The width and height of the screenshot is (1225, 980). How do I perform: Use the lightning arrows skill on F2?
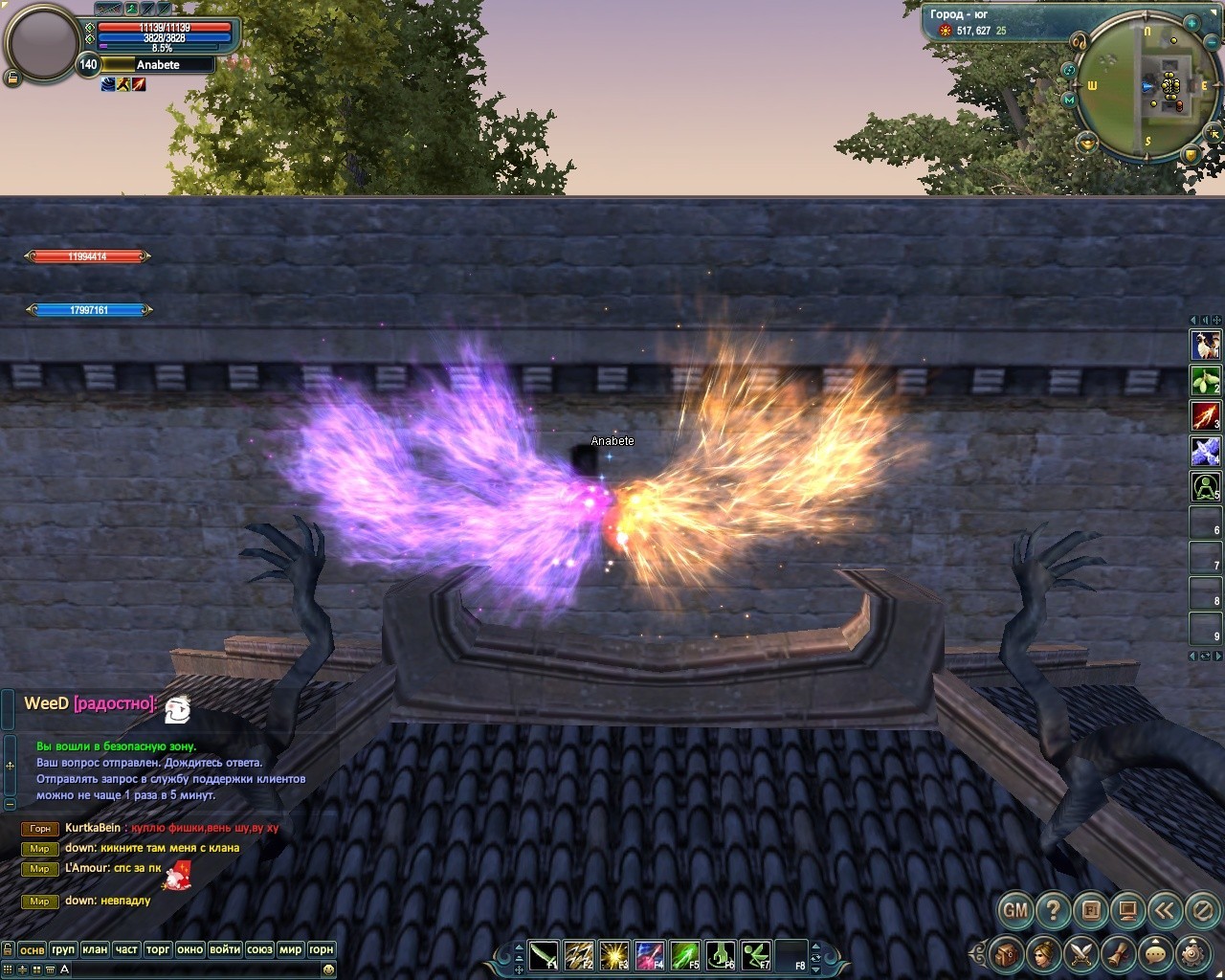[x=579, y=955]
